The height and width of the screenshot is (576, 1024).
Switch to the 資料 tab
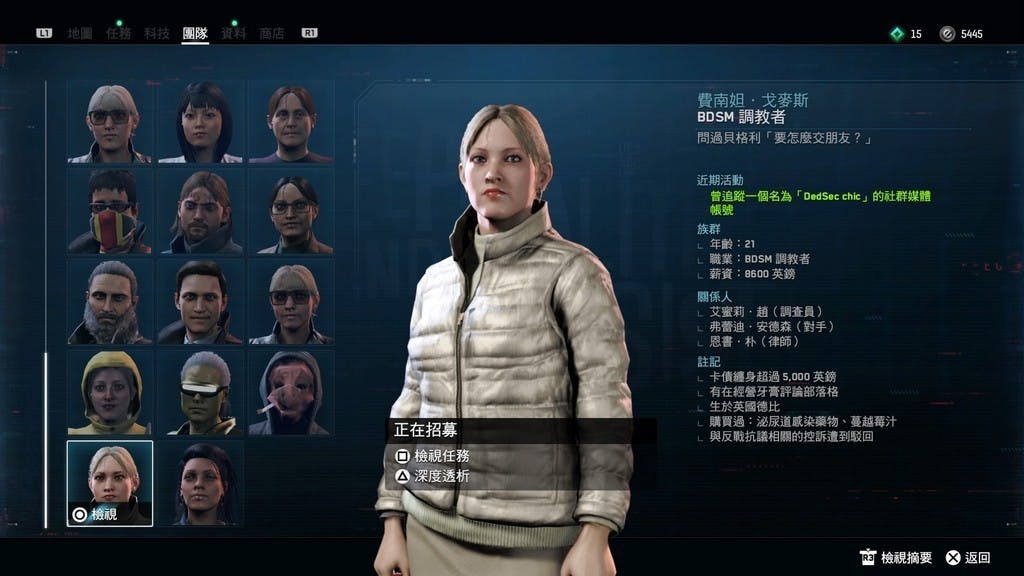[233, 33]
